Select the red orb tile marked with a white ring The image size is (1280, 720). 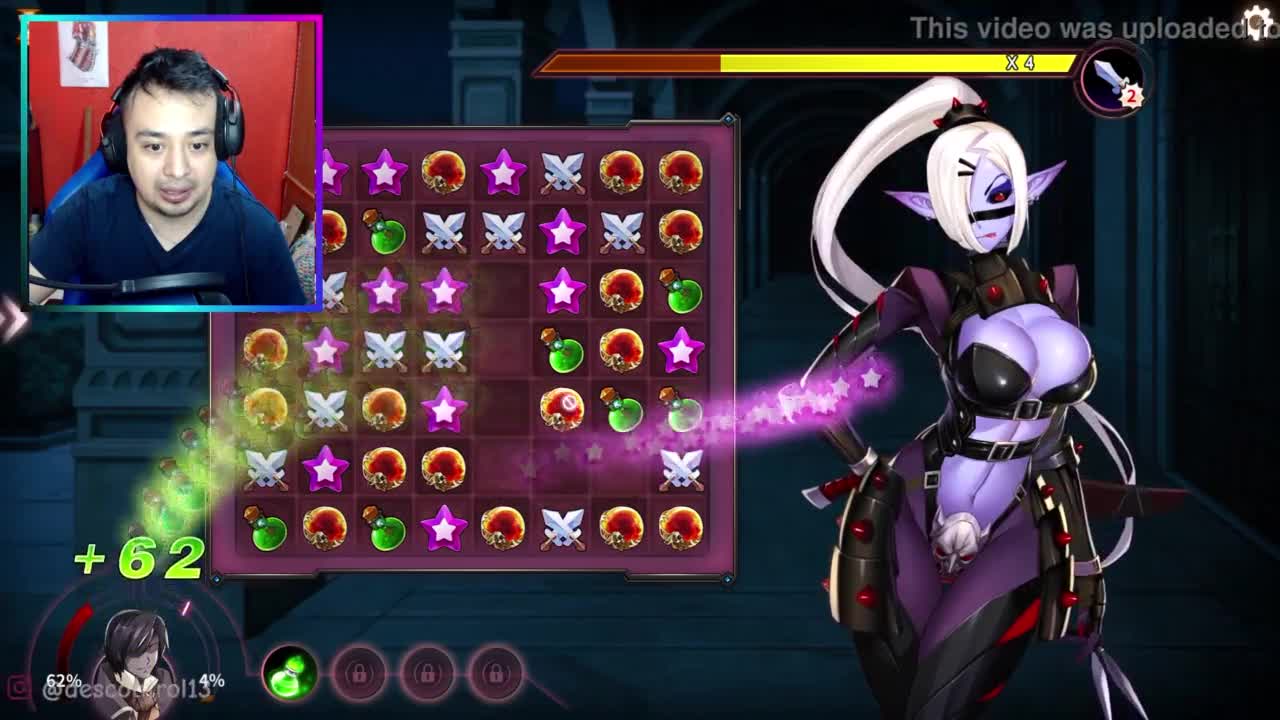(562, 408)
